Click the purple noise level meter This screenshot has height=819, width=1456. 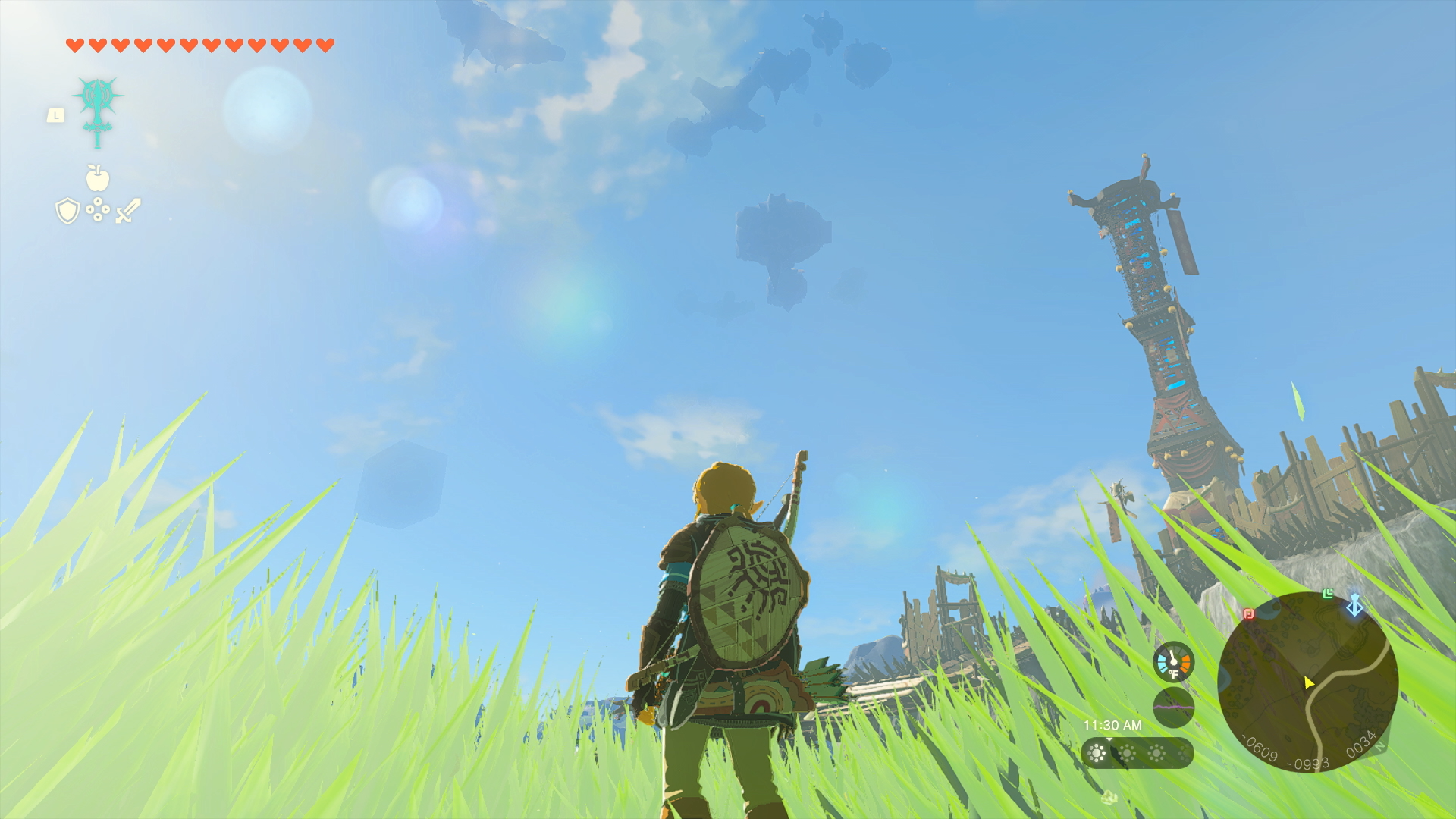click(x=1173, y=707)
